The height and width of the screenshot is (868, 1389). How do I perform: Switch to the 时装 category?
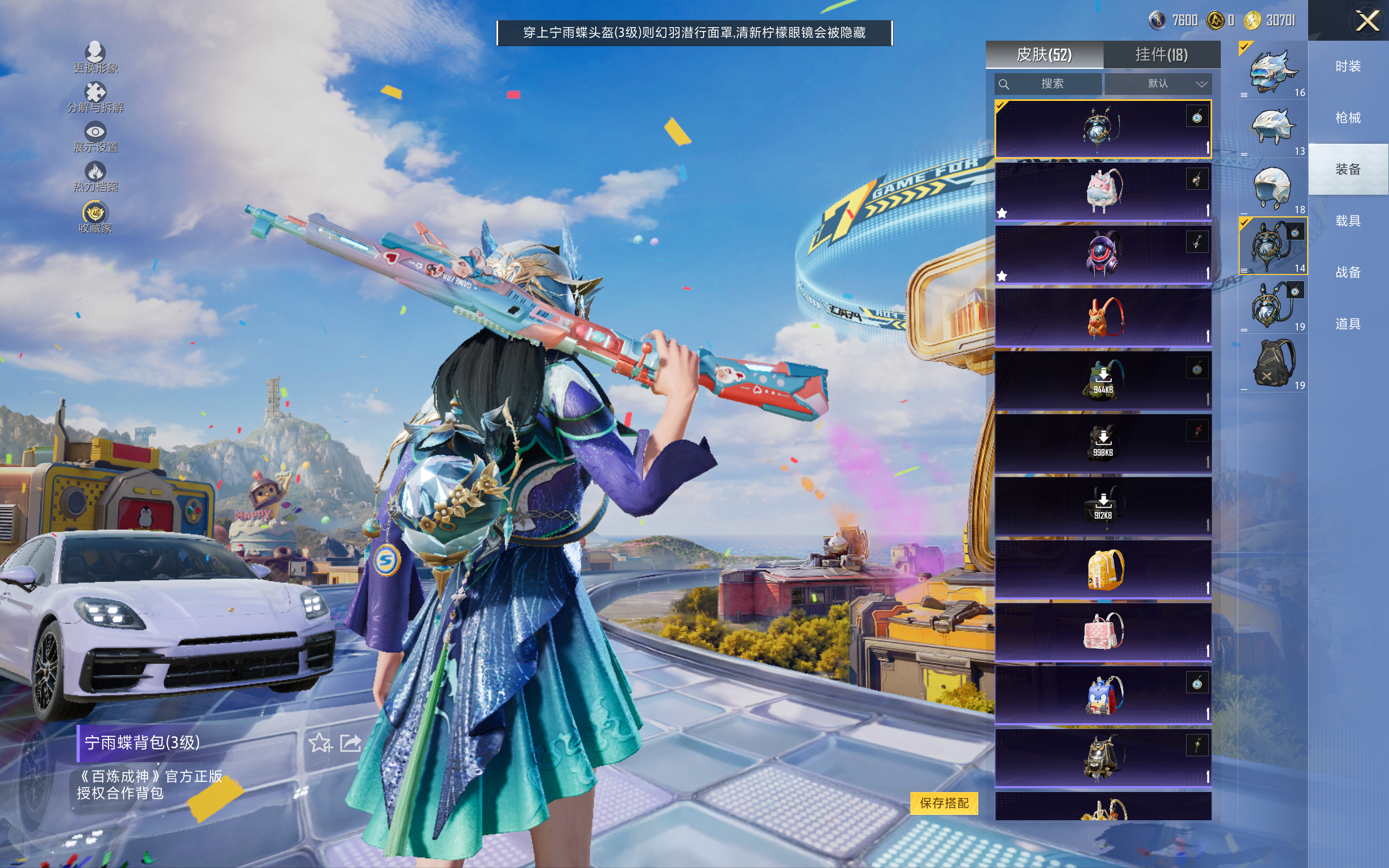(x=1348, y=67)
